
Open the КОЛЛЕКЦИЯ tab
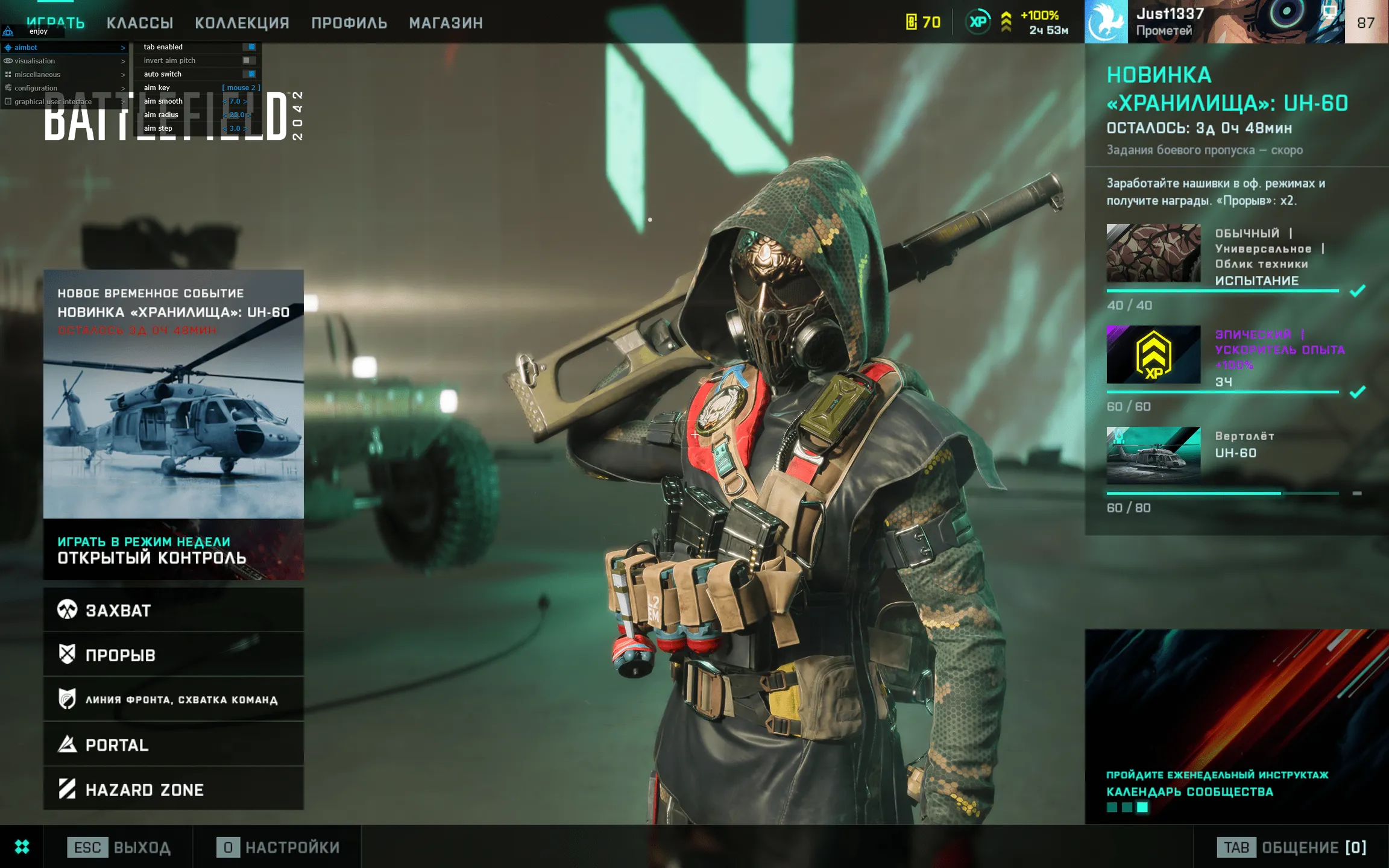[242, 23]
